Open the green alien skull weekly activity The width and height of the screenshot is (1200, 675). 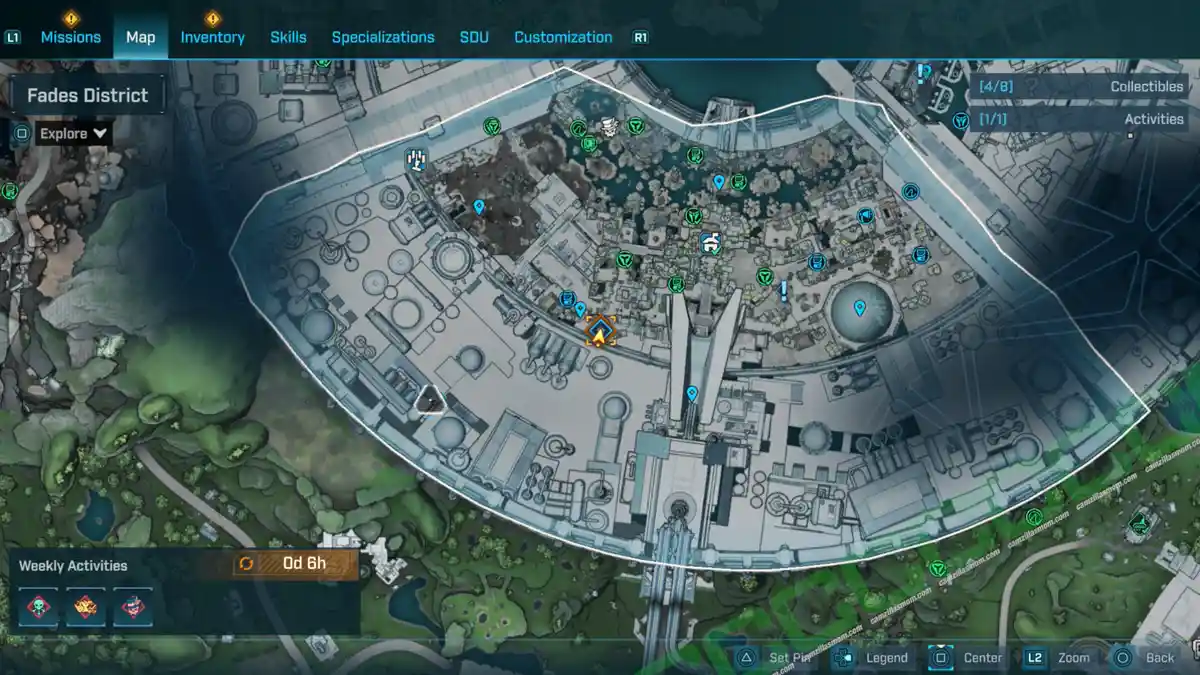[x=39, y=606]
